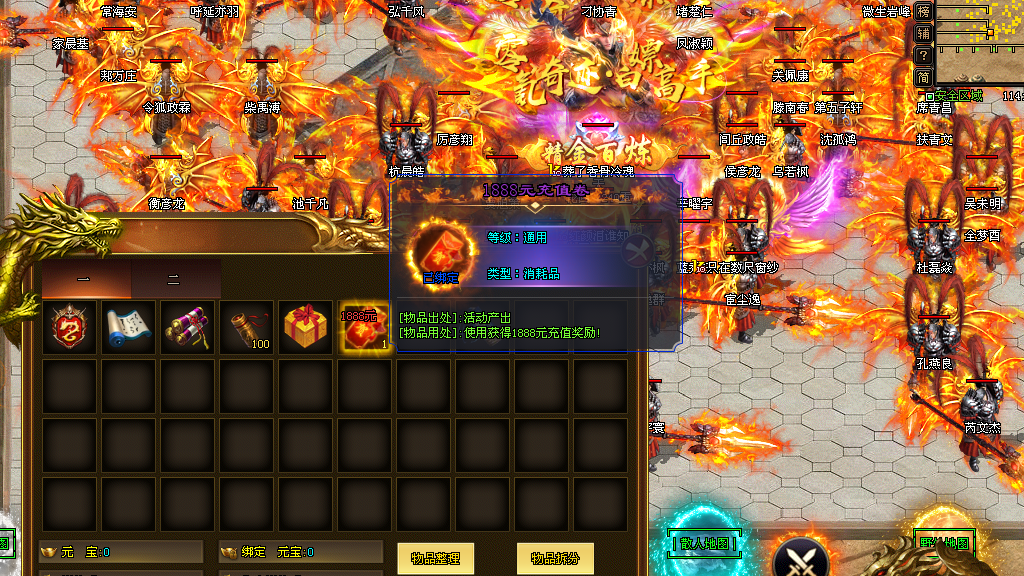Click the 物品整理 sort items button
The width and height of the screenshot is (1024, 576).
click(435, 558)
